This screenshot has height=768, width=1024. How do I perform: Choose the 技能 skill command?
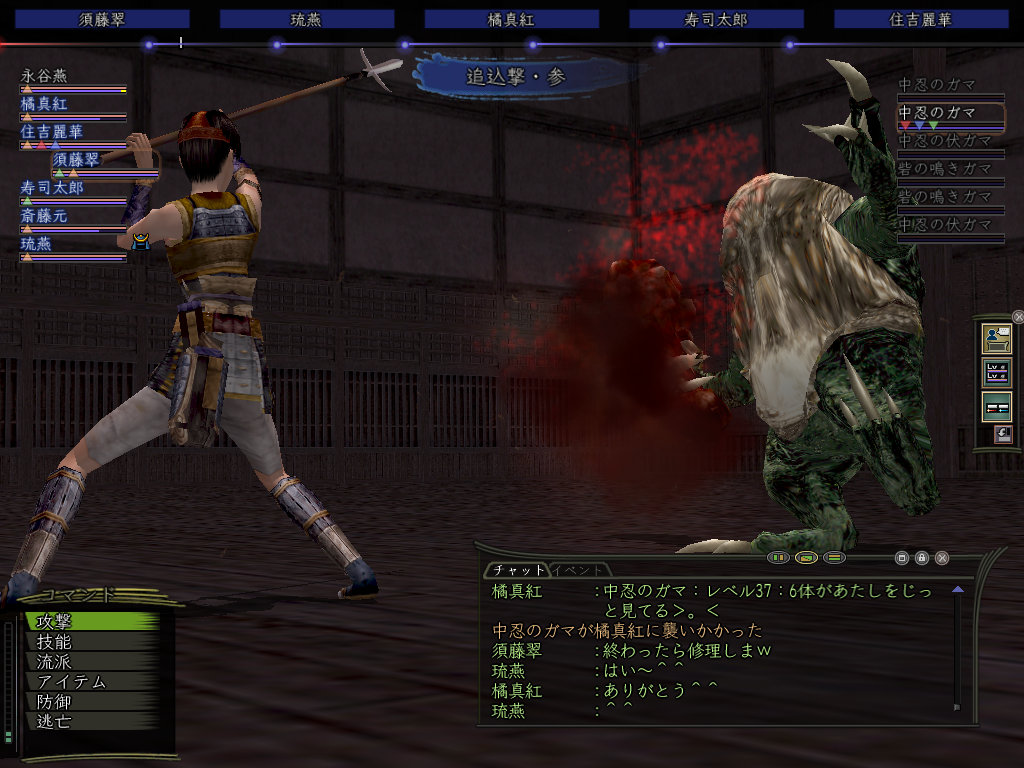90,642
